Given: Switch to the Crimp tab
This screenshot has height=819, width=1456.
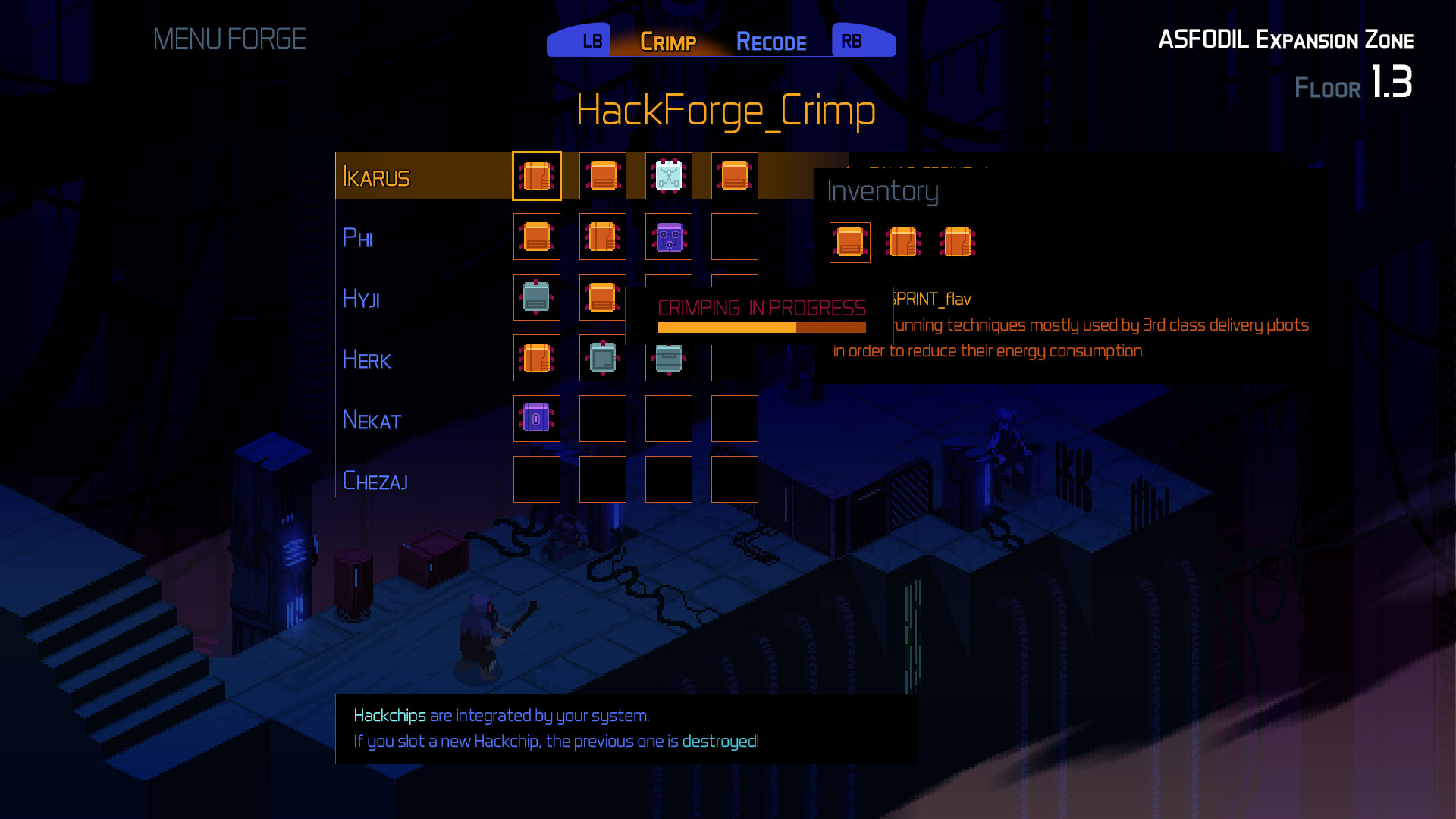Looking at the screenshot, I should tap(668, 42).
